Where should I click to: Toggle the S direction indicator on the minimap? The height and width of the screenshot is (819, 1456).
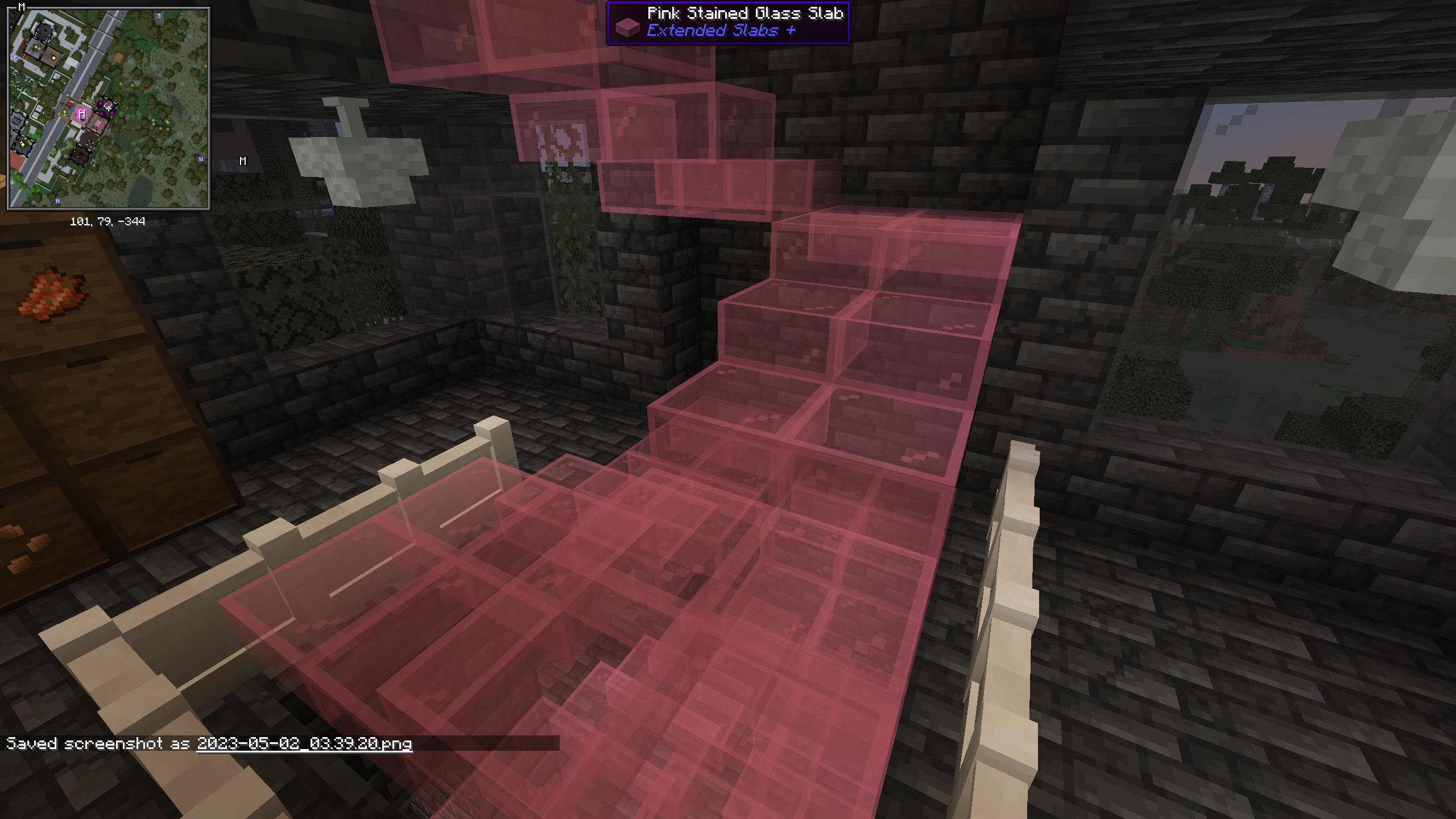(x=159, y=16)
